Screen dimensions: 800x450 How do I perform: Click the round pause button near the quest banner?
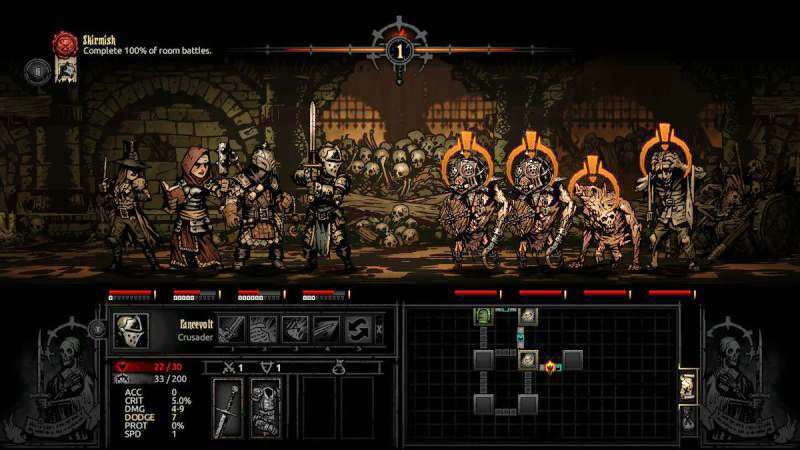tap(36, 70)
